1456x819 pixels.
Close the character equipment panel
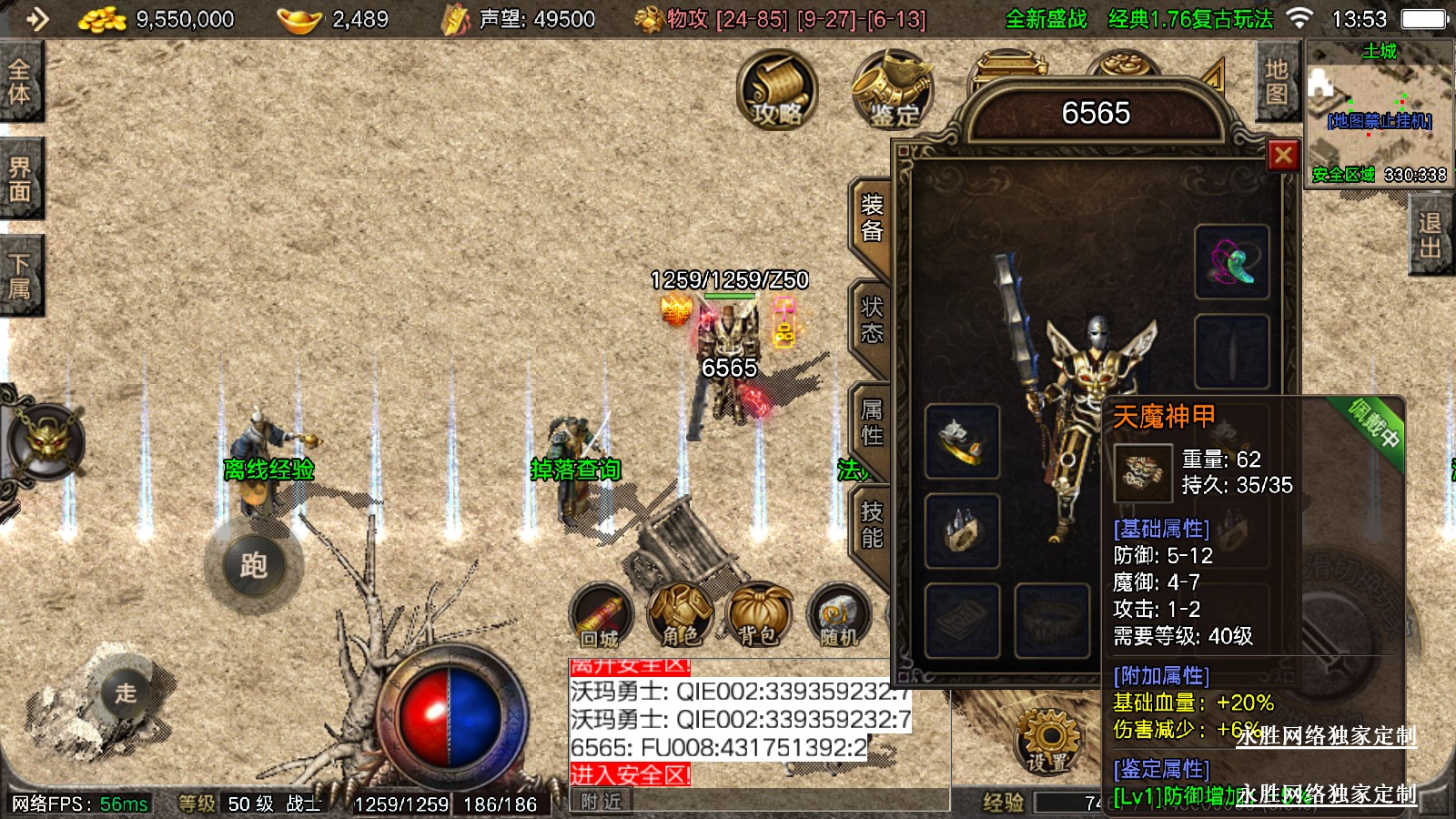click(1283, 156)
